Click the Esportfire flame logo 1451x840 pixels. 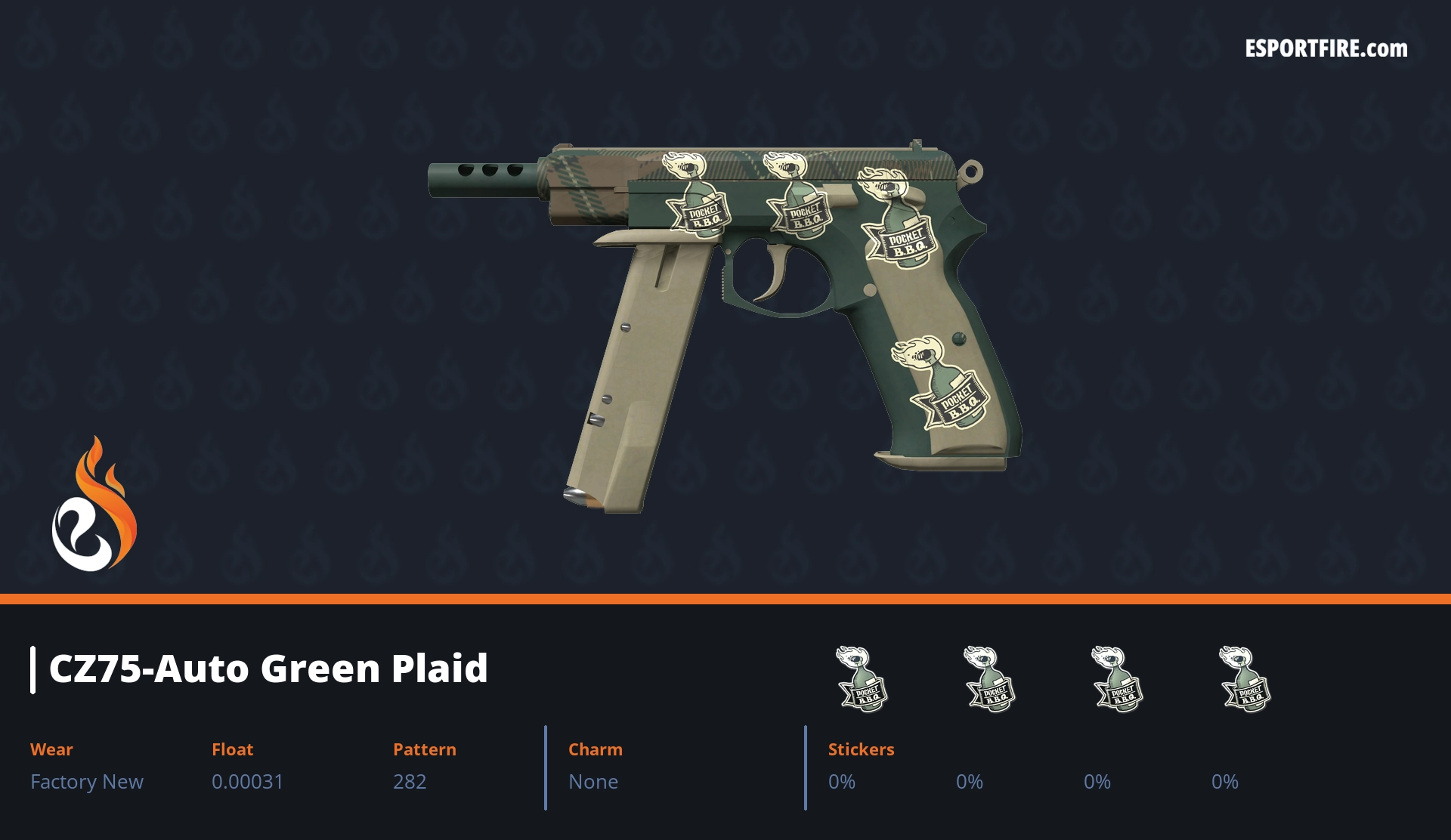[94, 505]
